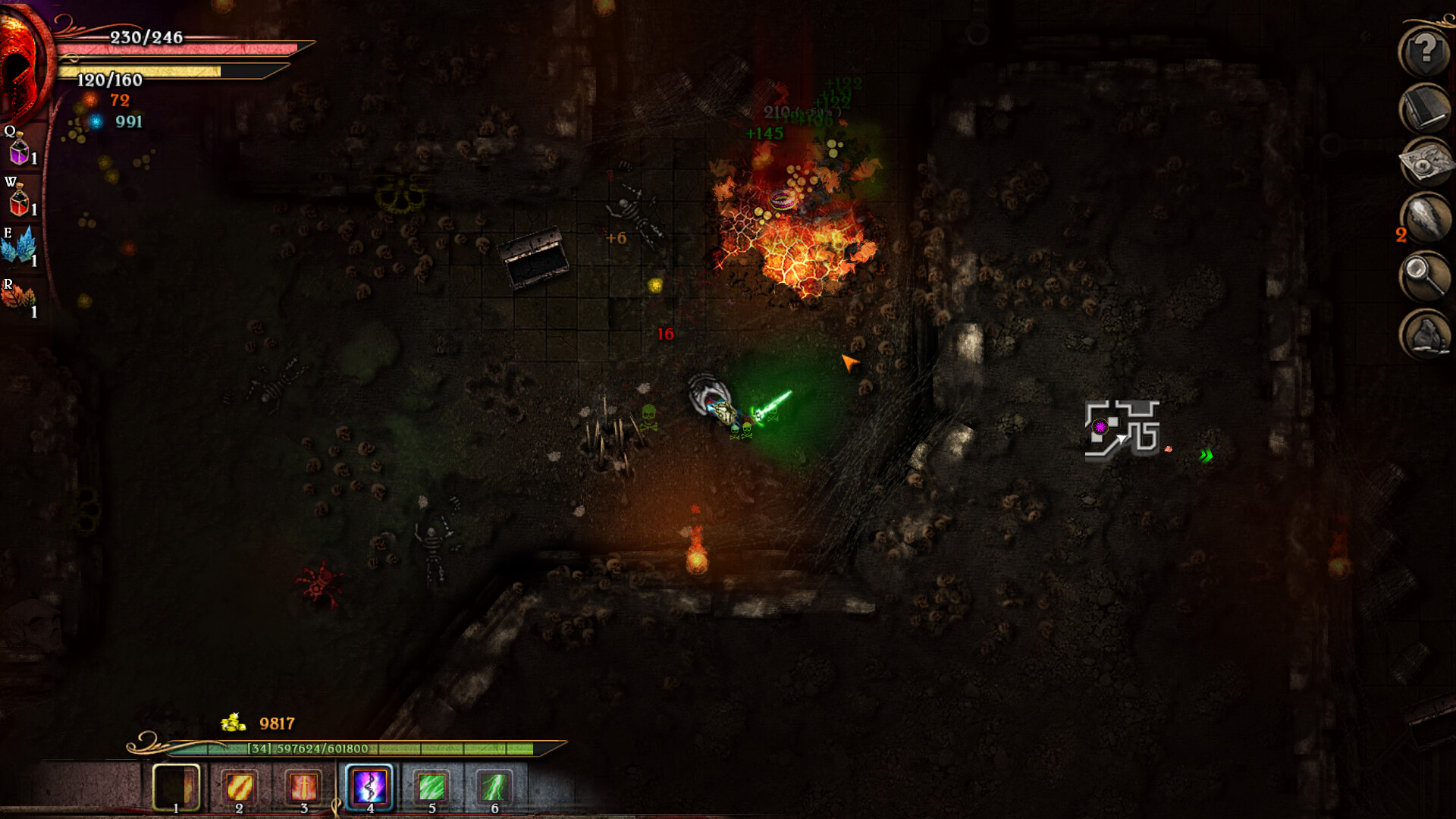Use the orange leaves in slot R

18,297
